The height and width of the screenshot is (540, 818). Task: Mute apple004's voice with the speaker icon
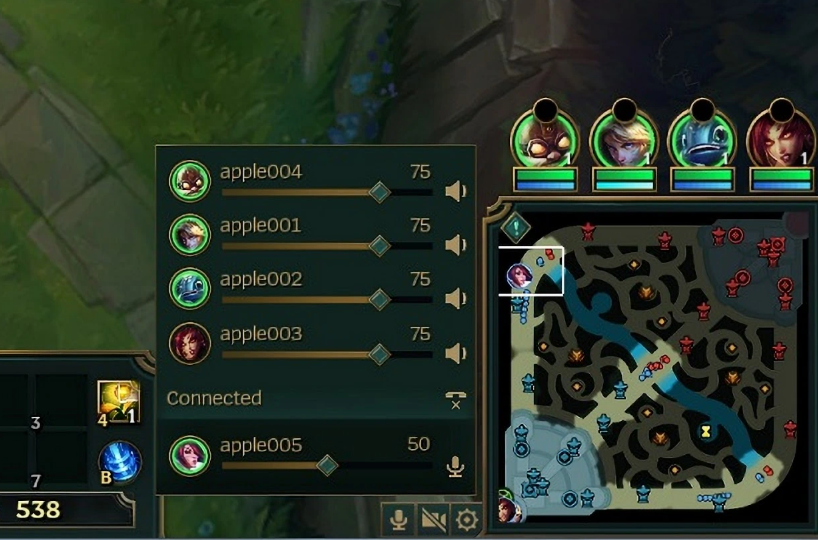456,192
